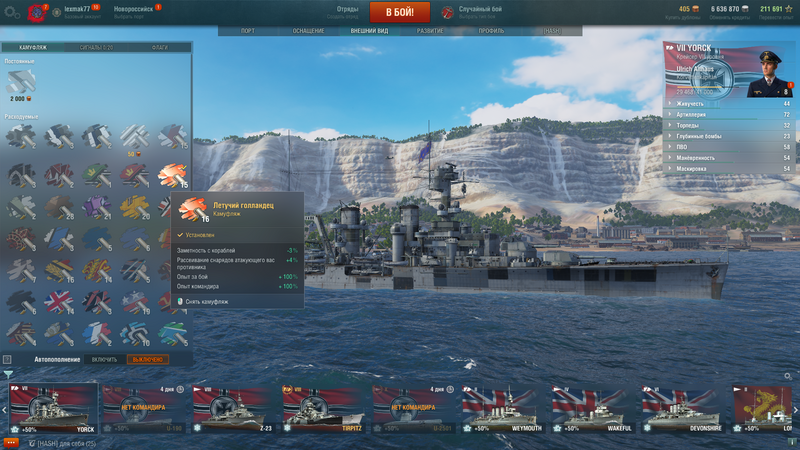Go to the РАЗВИТИЕ tab

click(430, 31)
